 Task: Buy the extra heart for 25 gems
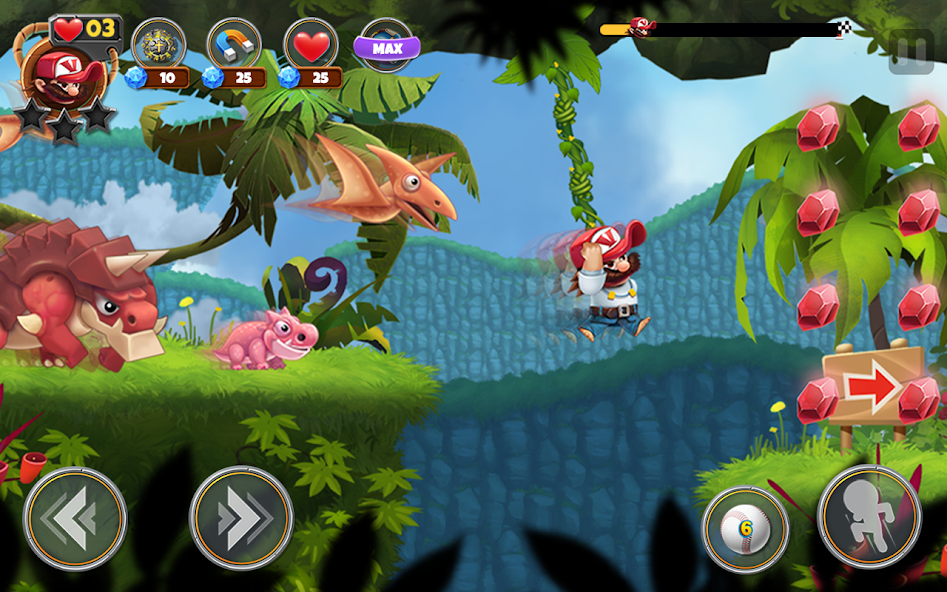pyautogui.click(x=311, y=46)
